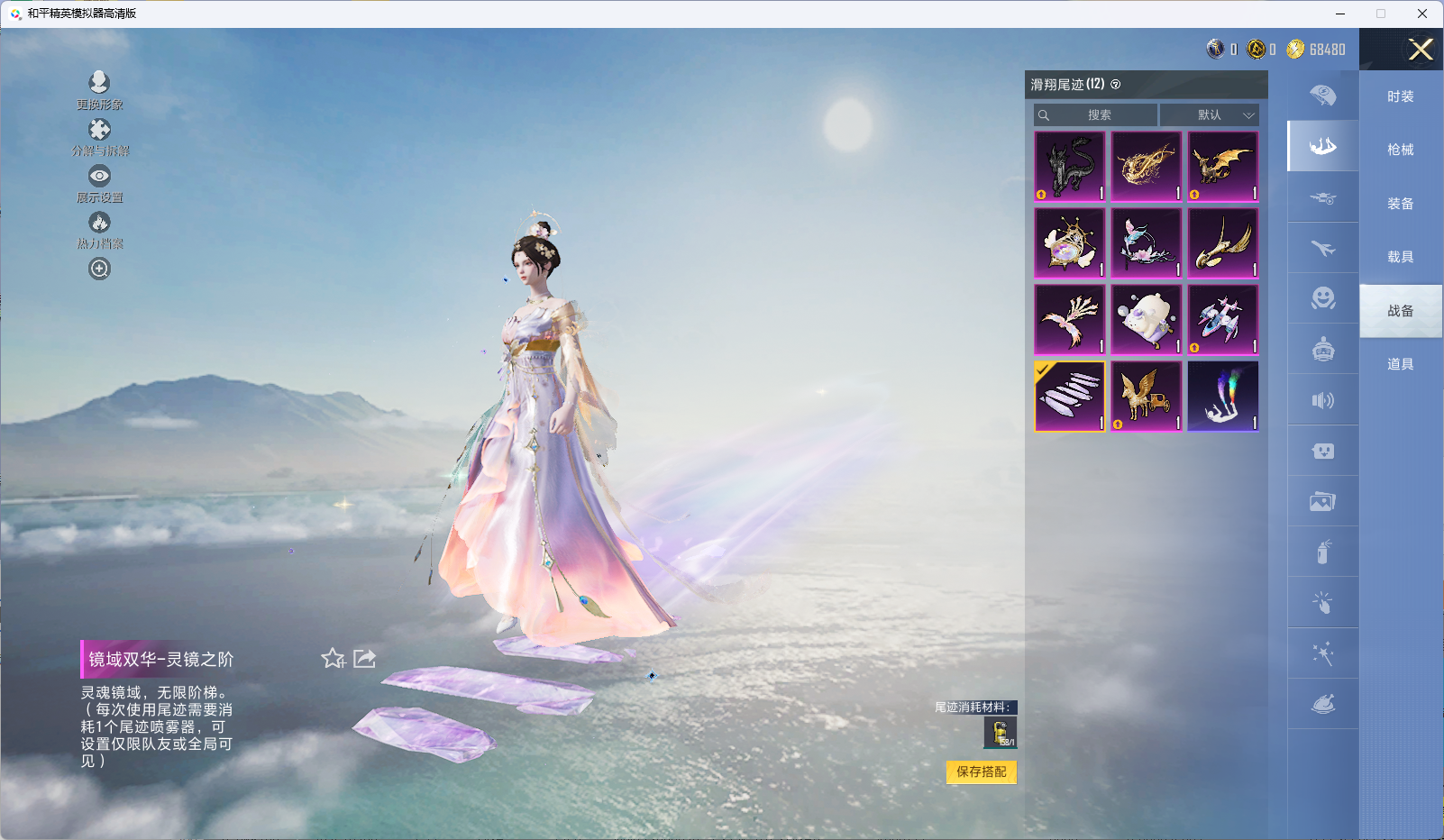Choose the rainbow flame trail
Screen dimensions: 1444x840
(x=1223, y=397)
